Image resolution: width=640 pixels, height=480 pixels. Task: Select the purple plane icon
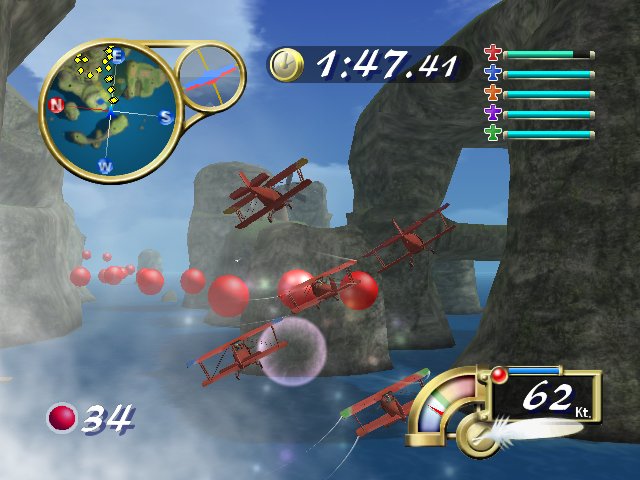tap(492, 113)
